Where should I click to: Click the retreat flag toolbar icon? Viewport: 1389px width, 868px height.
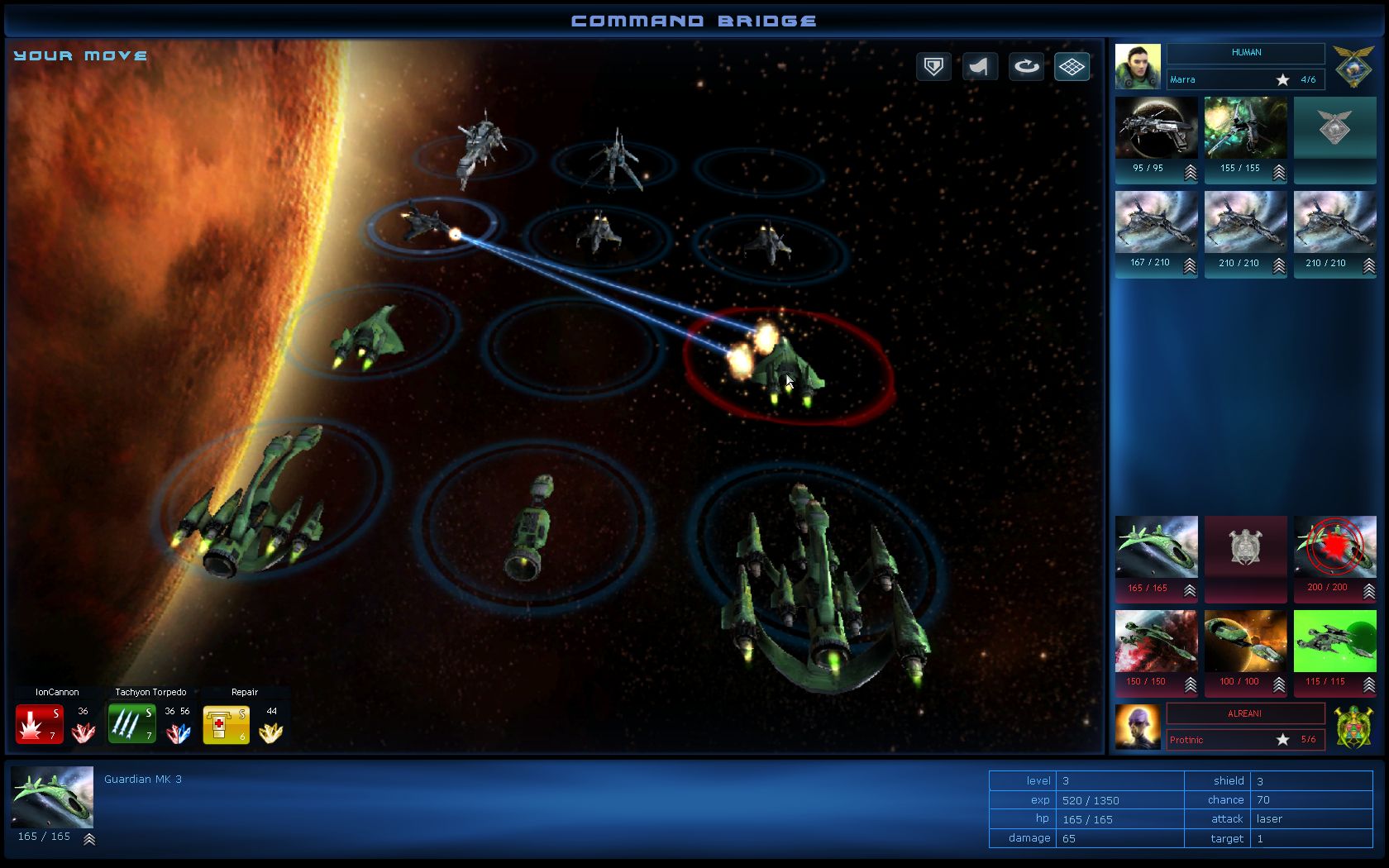[980, 66]
